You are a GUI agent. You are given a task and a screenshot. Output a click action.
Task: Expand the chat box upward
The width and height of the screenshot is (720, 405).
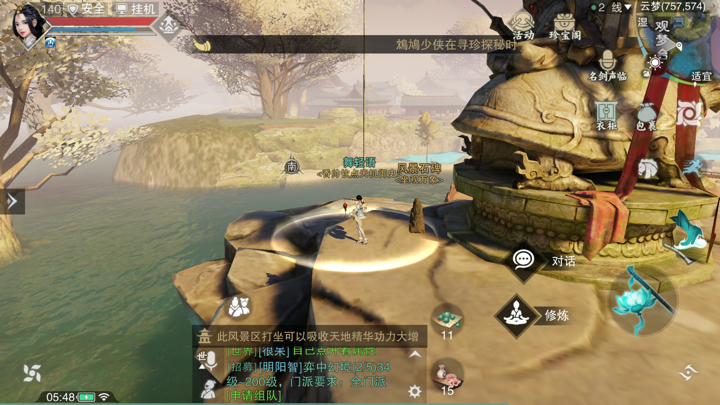(x=415, y=355)
